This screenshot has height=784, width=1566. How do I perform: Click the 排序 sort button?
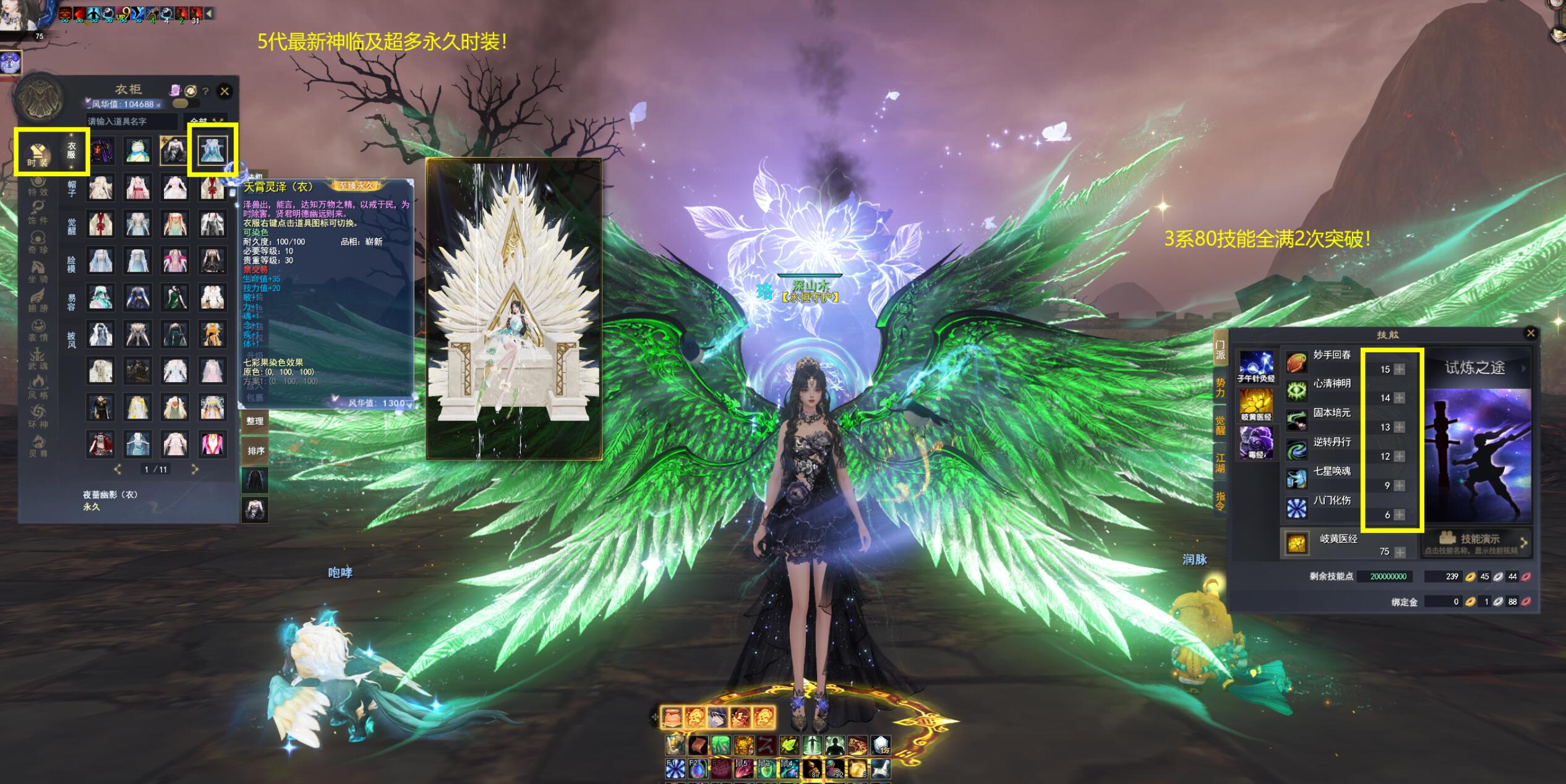pyautogui.click(x=255, y=451)
